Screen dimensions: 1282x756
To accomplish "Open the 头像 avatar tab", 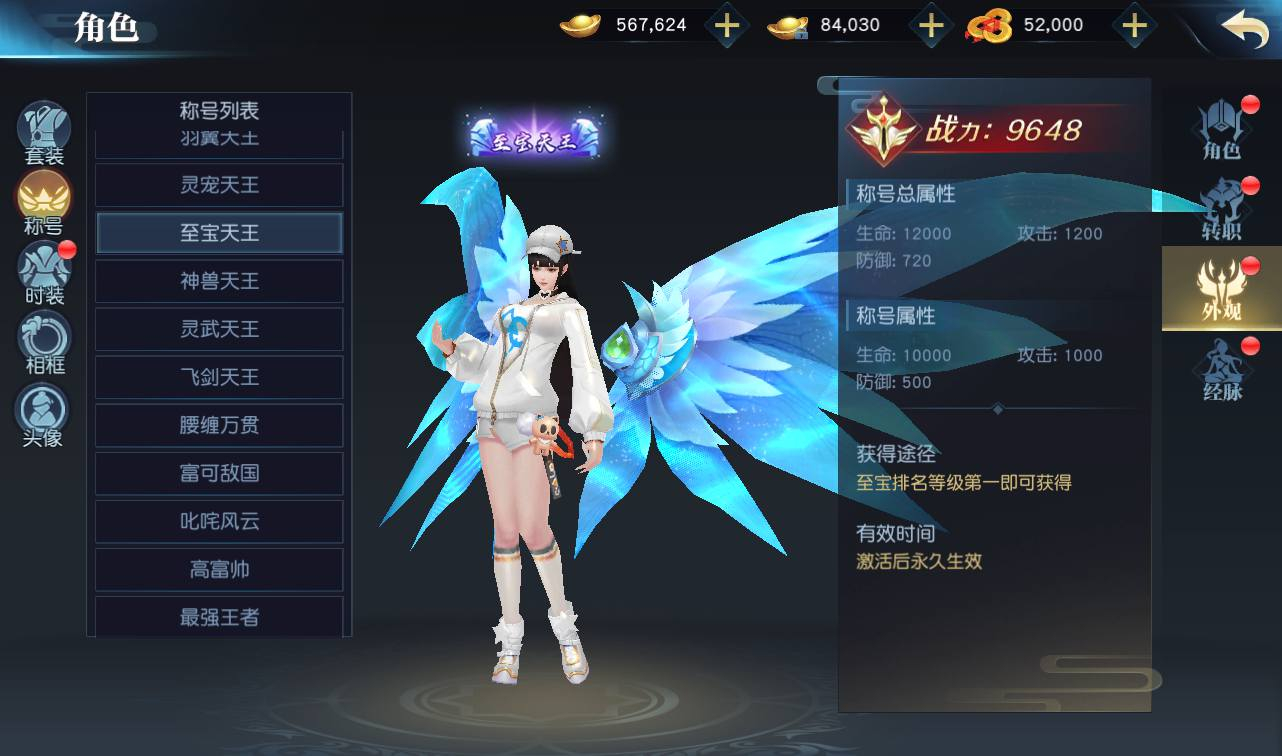I will (44, 413).
